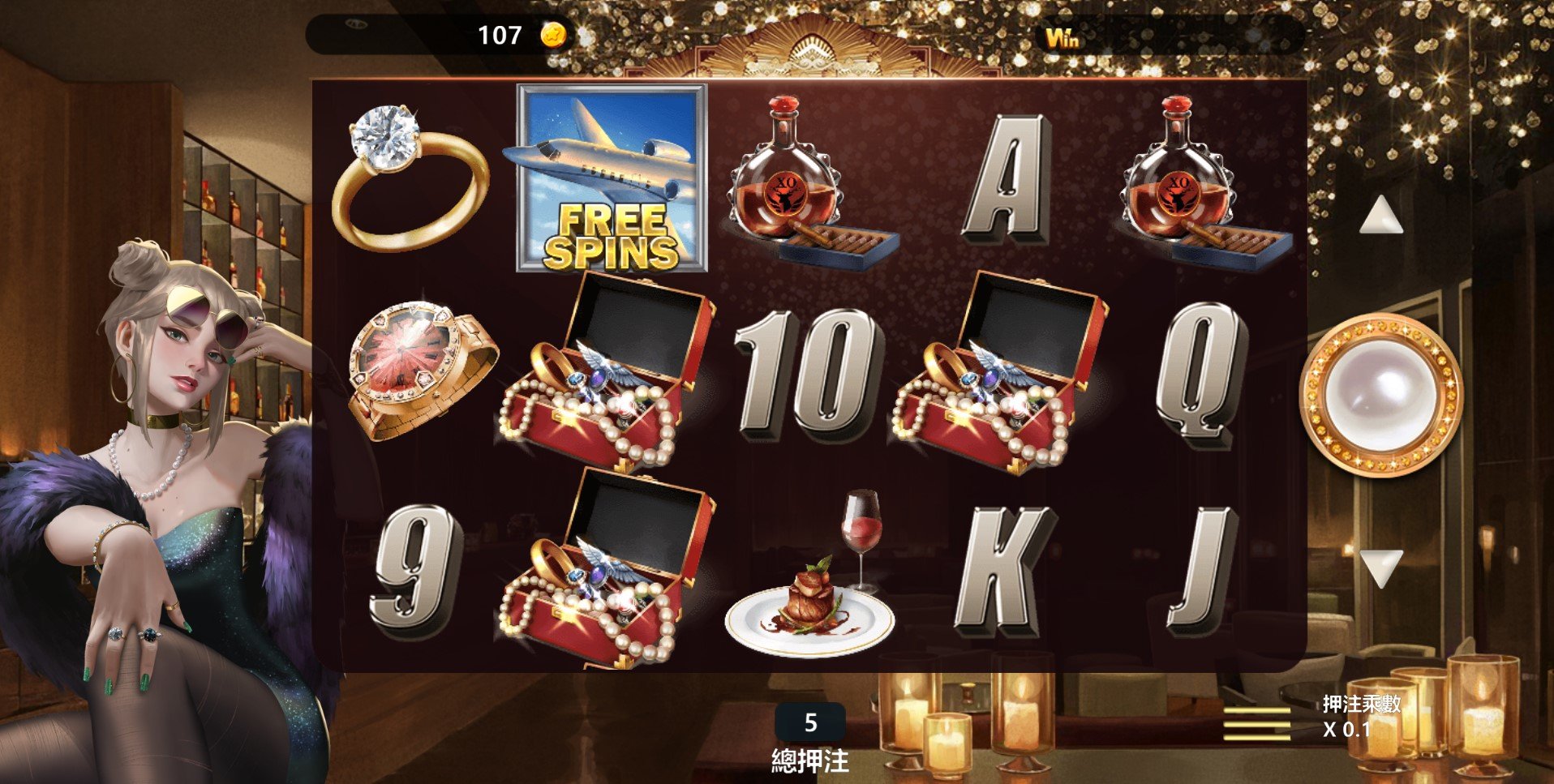1554x784 pixels.
Task: Lower the bet with the down arrow
Action: [1380, 567]
